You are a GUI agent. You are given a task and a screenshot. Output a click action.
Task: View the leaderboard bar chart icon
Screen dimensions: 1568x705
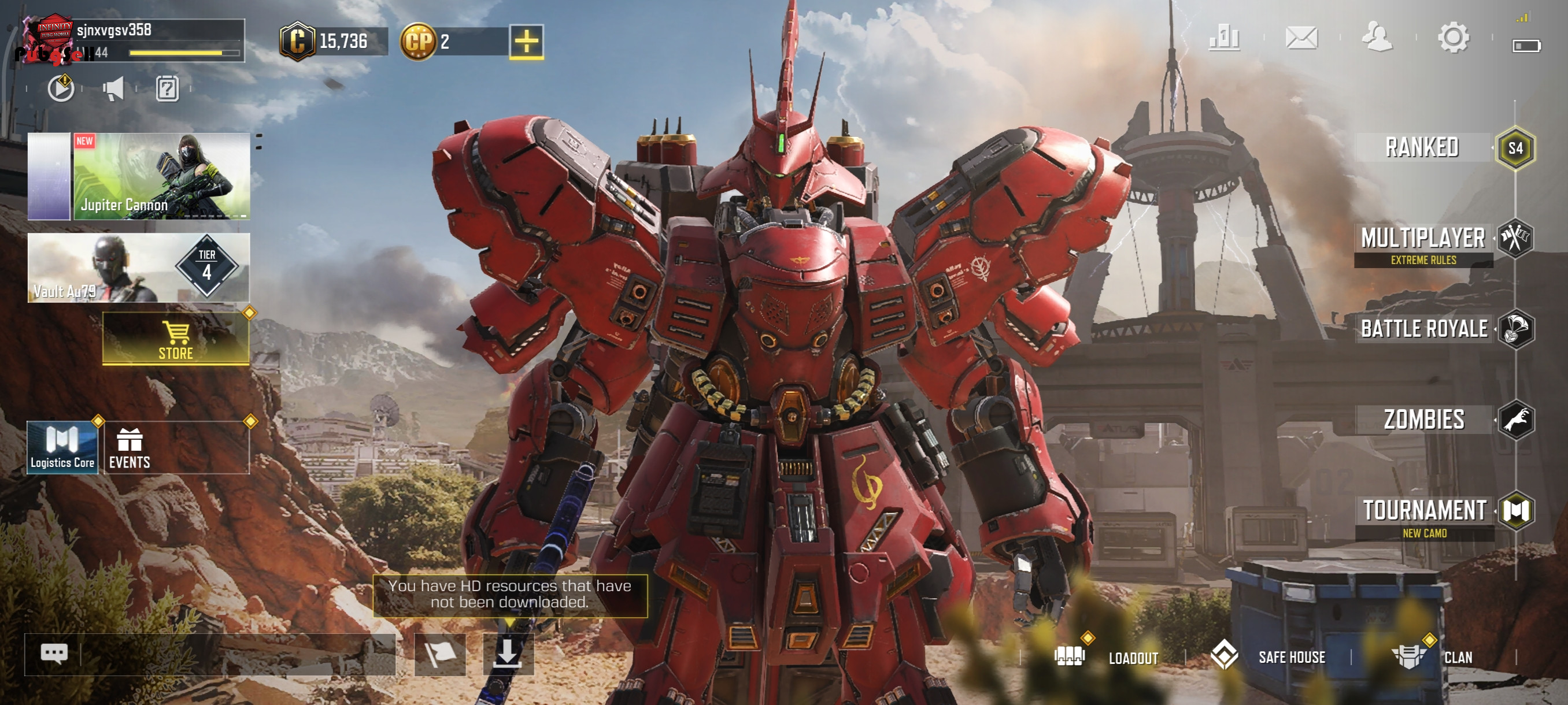click(x=1224, y=38)
